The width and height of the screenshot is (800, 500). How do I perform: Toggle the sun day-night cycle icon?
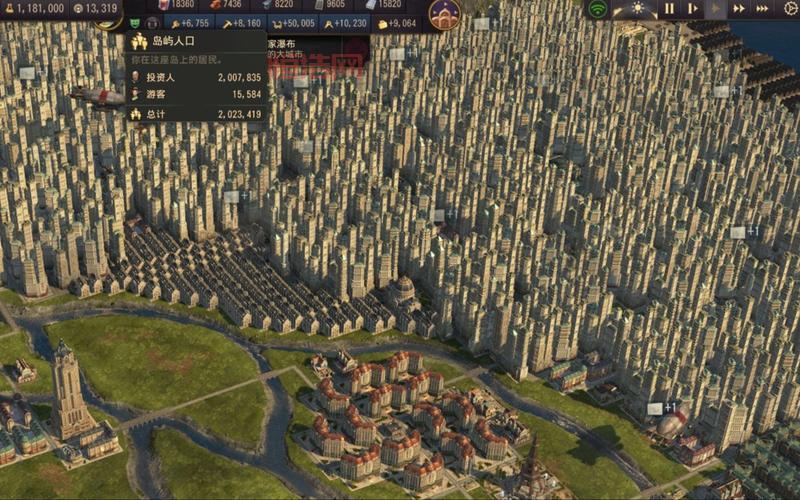[x=637, y=9]
